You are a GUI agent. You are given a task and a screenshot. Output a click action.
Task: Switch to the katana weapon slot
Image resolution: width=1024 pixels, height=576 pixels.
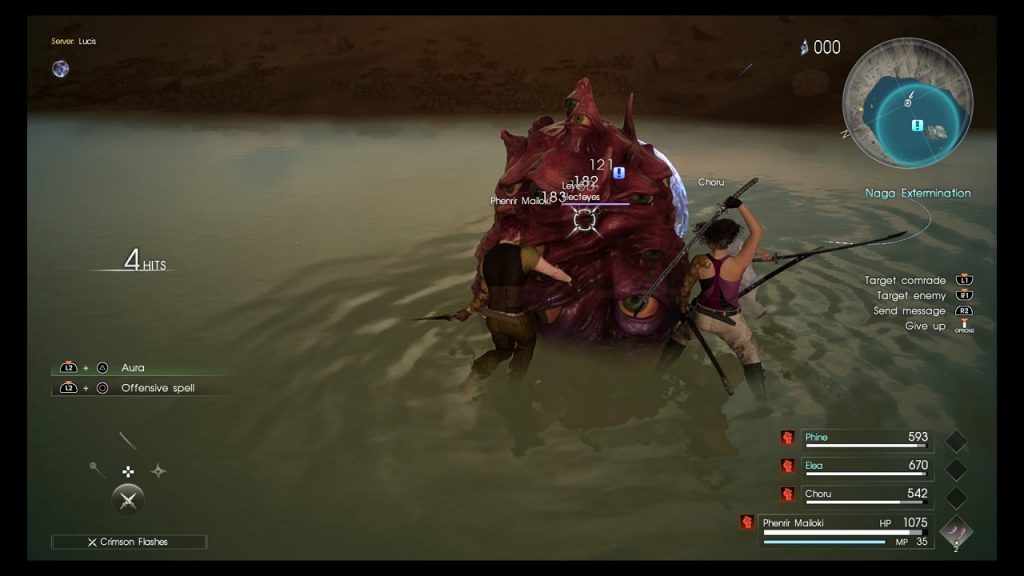(x=128, y=441)
